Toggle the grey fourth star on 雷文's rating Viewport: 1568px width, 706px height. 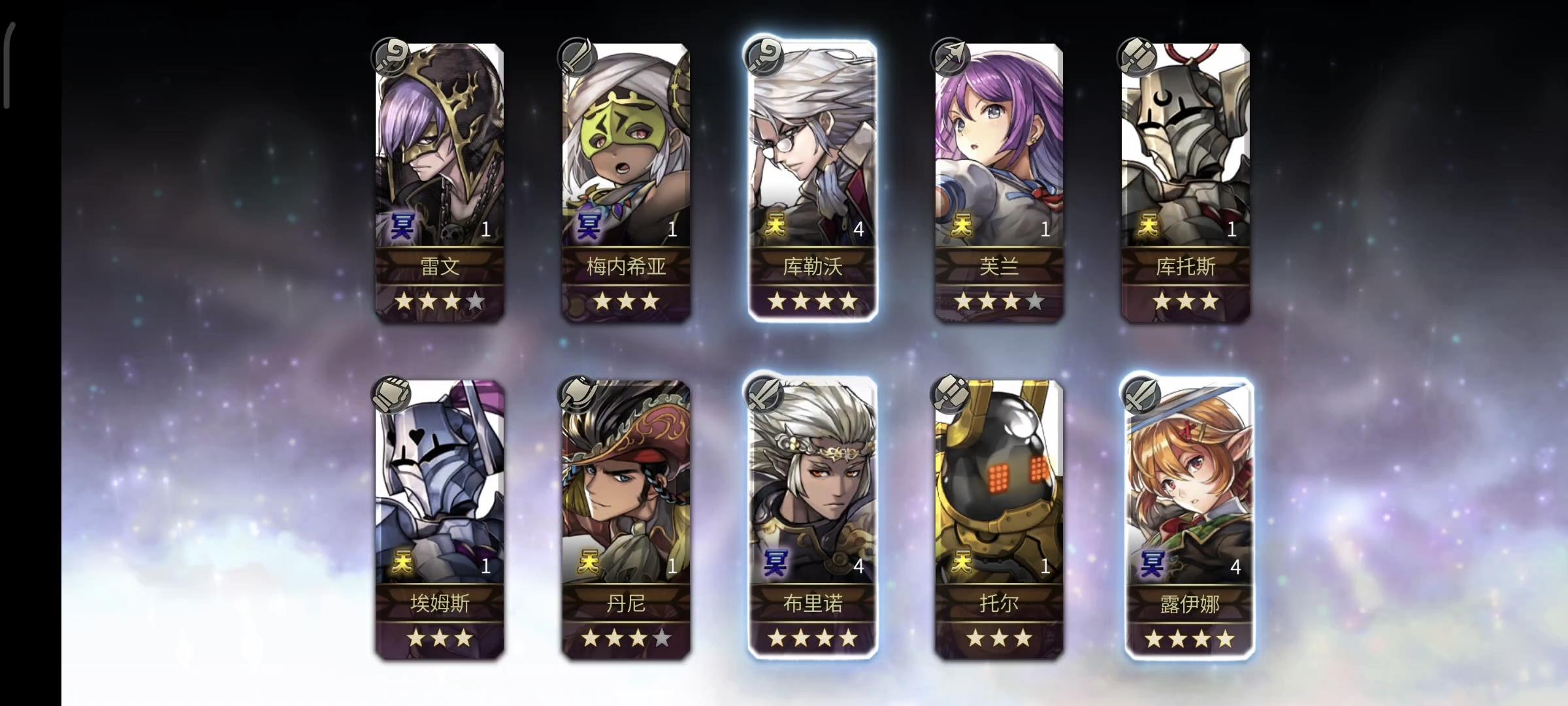476,302
